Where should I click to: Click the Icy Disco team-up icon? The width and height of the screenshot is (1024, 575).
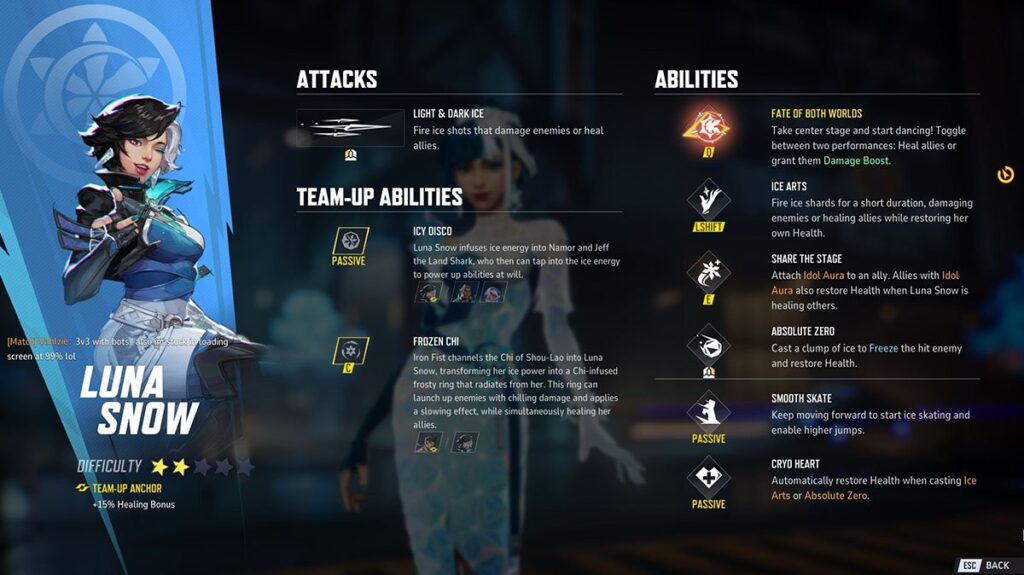pos(349,241)
